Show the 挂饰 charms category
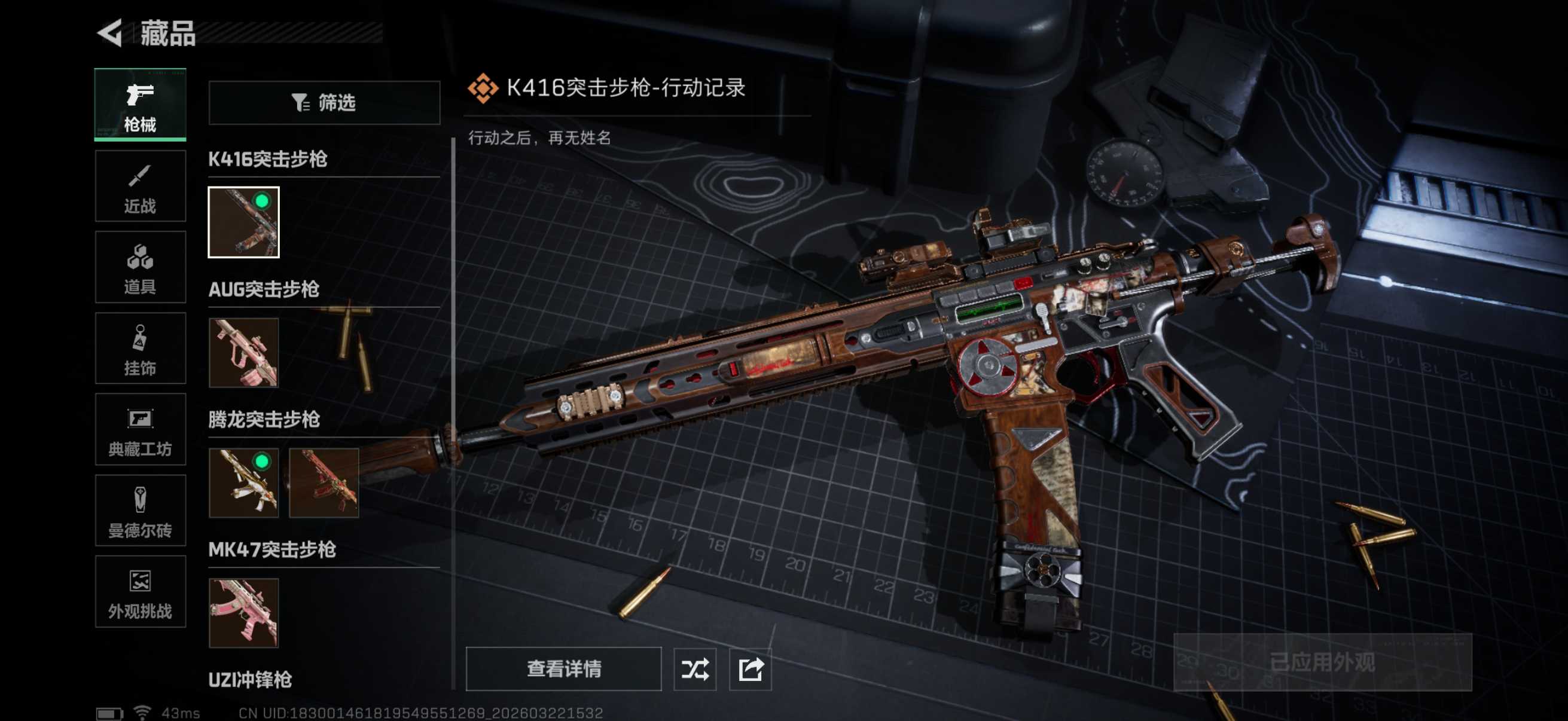Viewport: 1568px width, 721px height. [x=140, y=349]
